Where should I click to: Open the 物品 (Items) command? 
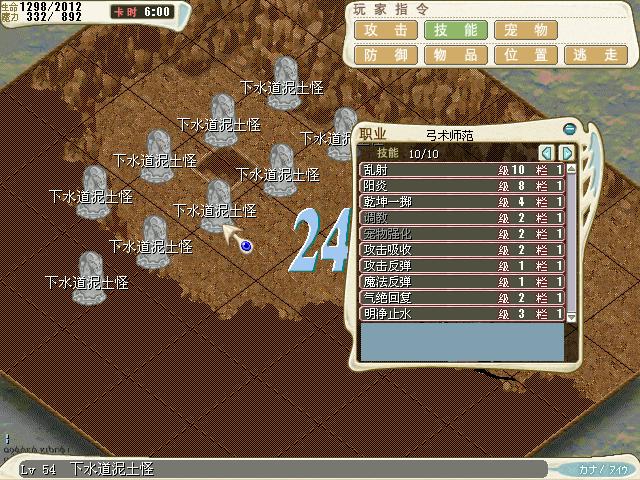click(455, 56)
